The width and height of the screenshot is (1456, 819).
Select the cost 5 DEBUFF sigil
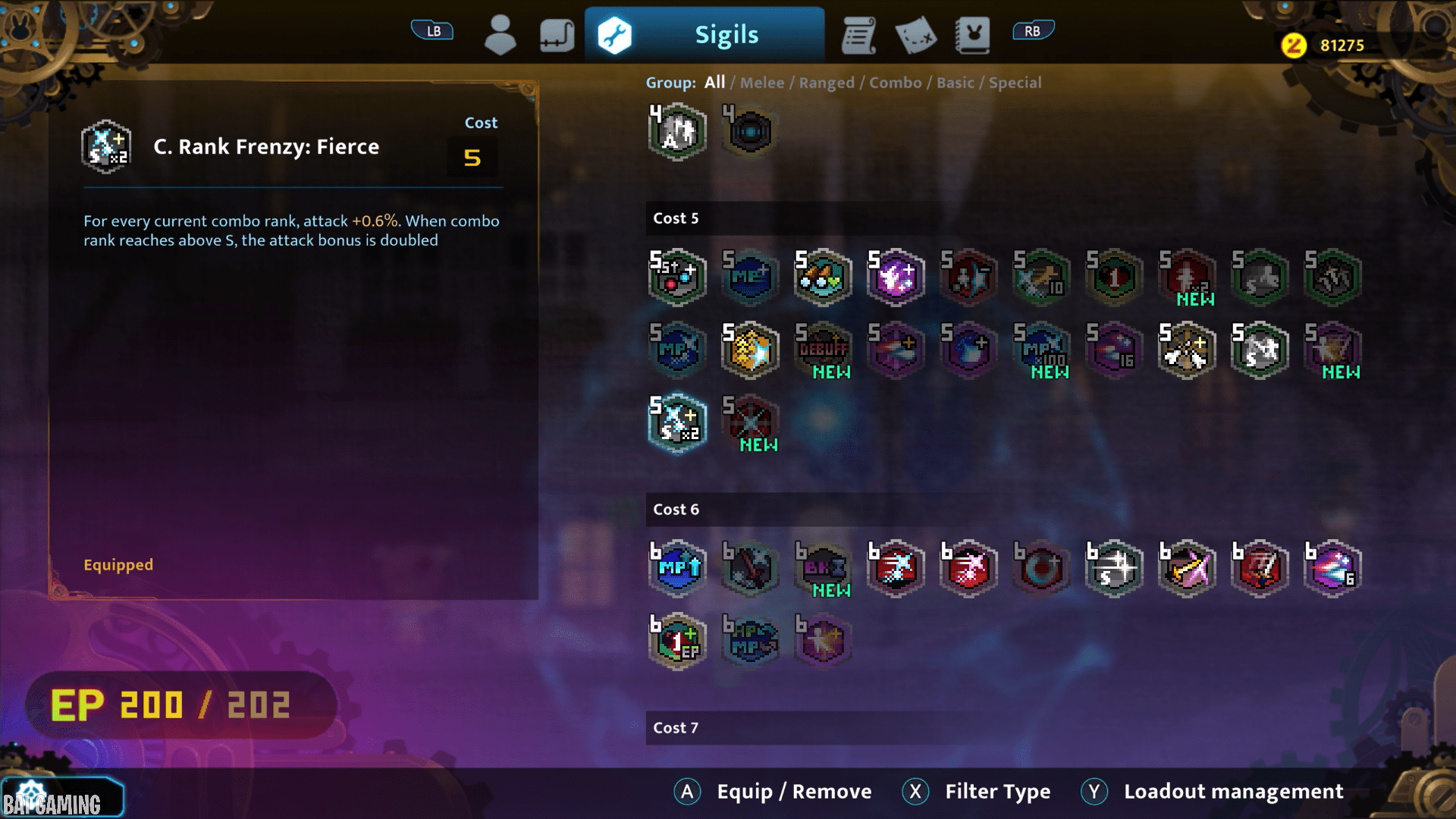point(824,350)
